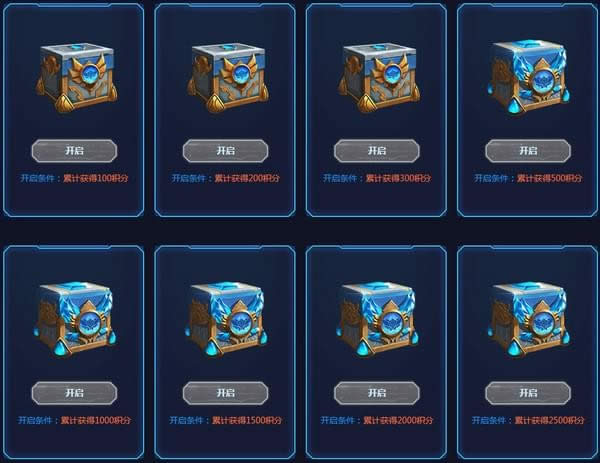Activate 开启 under the 300 积分 chest

pos(376,151)
